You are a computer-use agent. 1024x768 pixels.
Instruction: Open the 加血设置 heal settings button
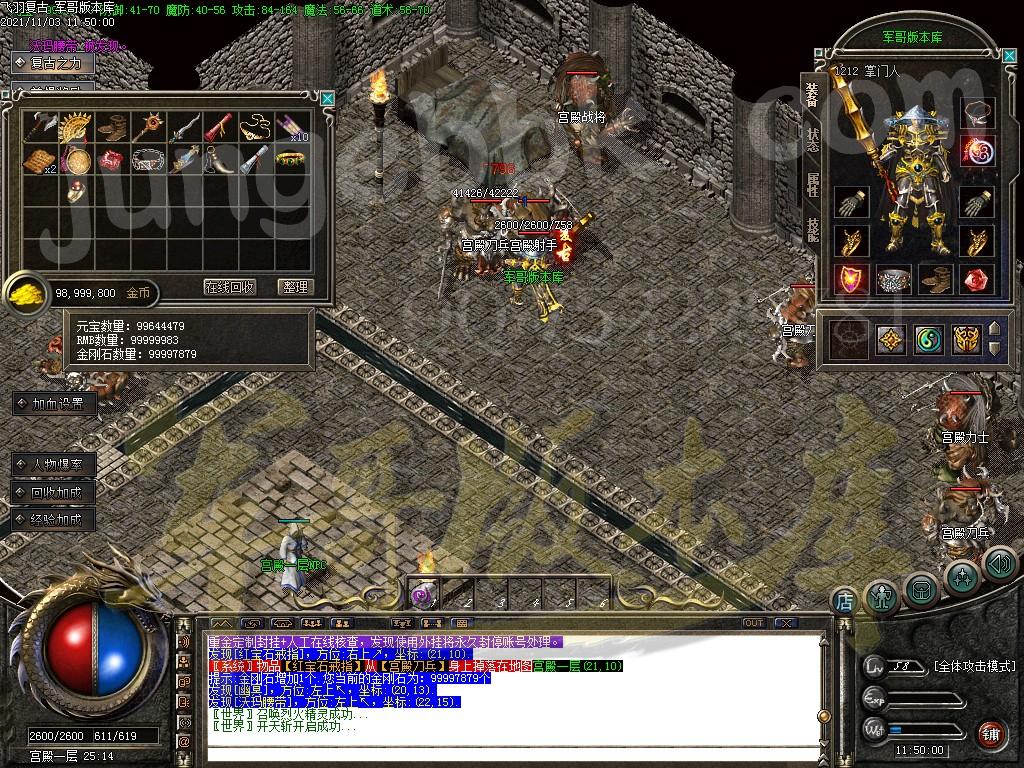[x=57, y=404]
